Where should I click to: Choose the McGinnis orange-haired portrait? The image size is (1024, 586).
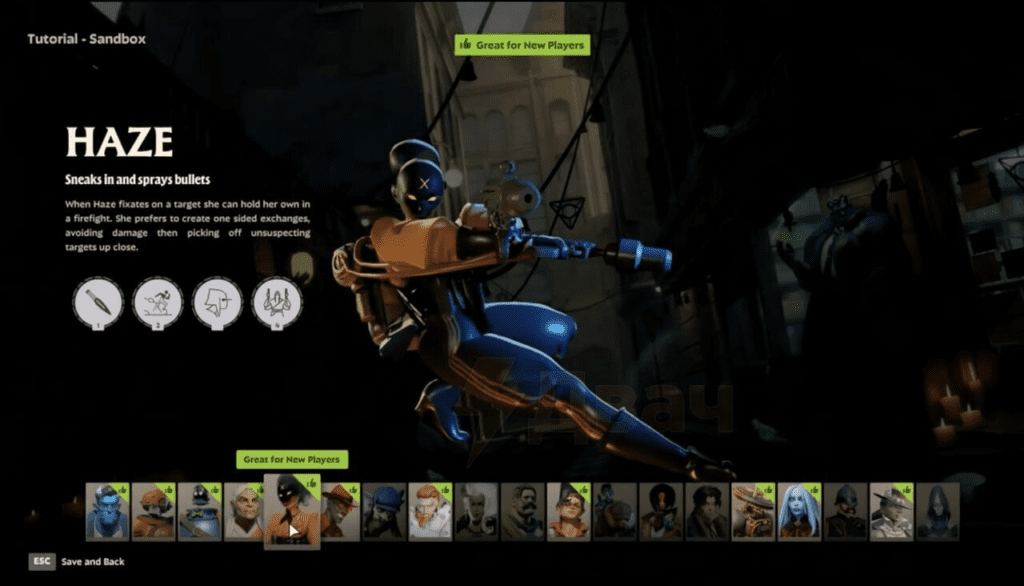pyautogui.click(x=568, y=512)
